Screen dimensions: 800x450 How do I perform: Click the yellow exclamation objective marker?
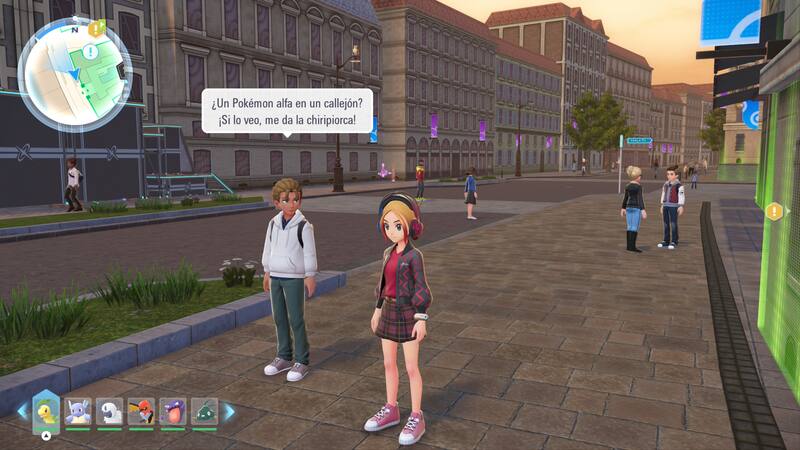coord(774,211)
